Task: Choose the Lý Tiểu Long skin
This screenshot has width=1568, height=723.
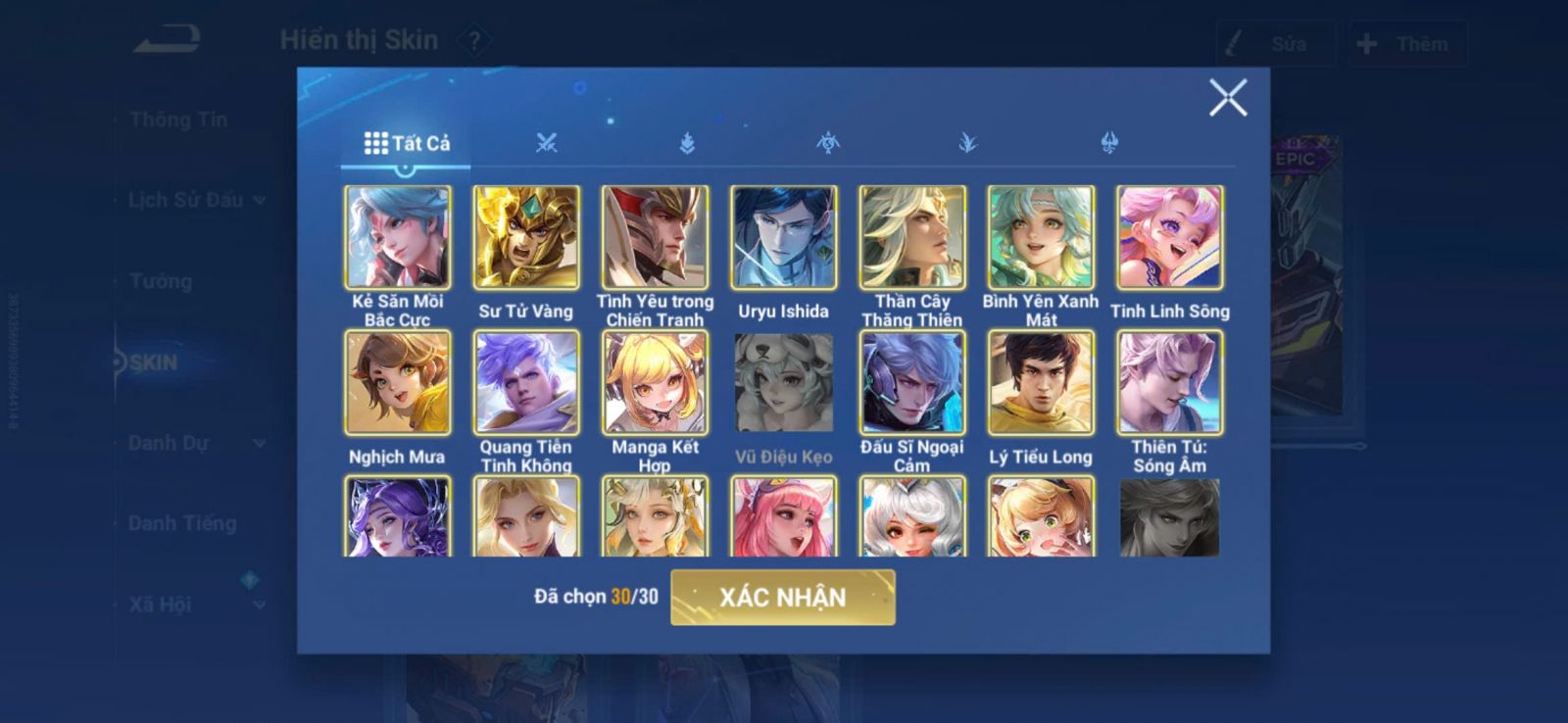Action: click(1041, 383)
